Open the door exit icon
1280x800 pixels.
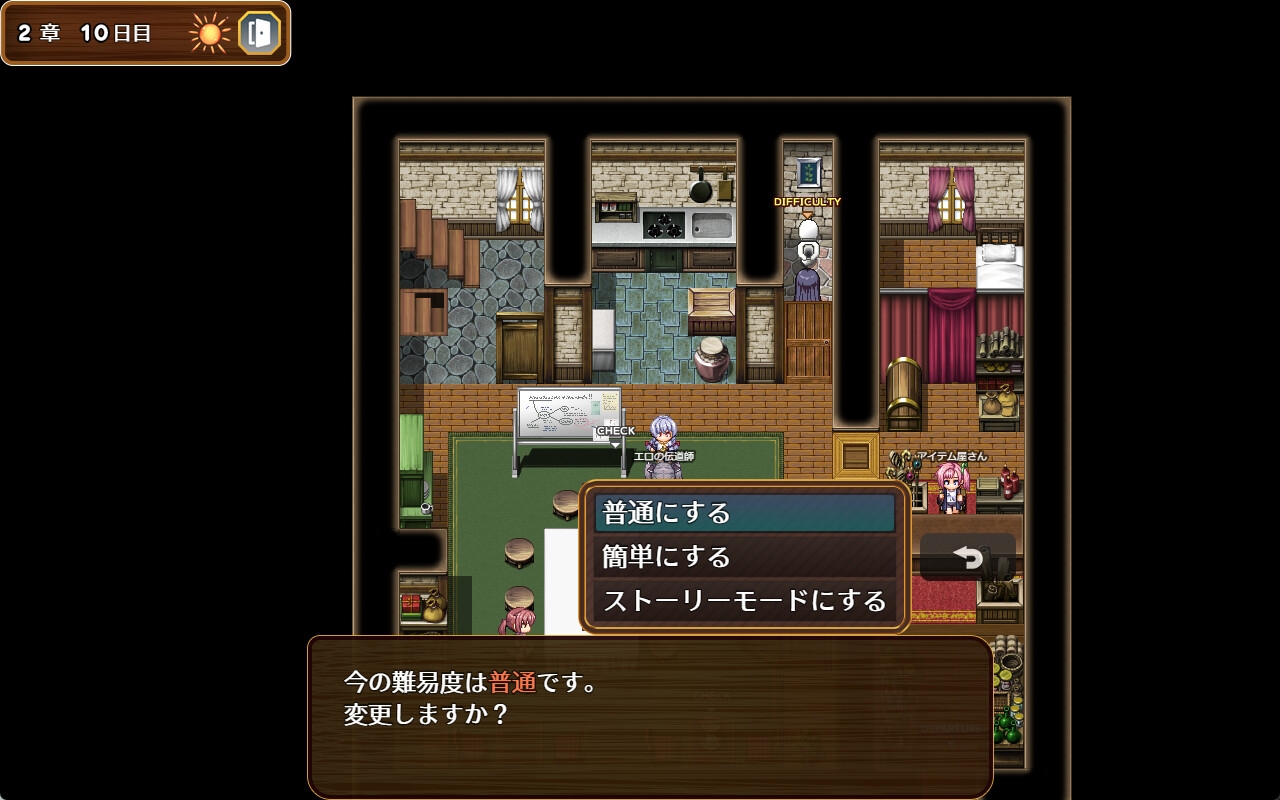click(x=259, y=33)
